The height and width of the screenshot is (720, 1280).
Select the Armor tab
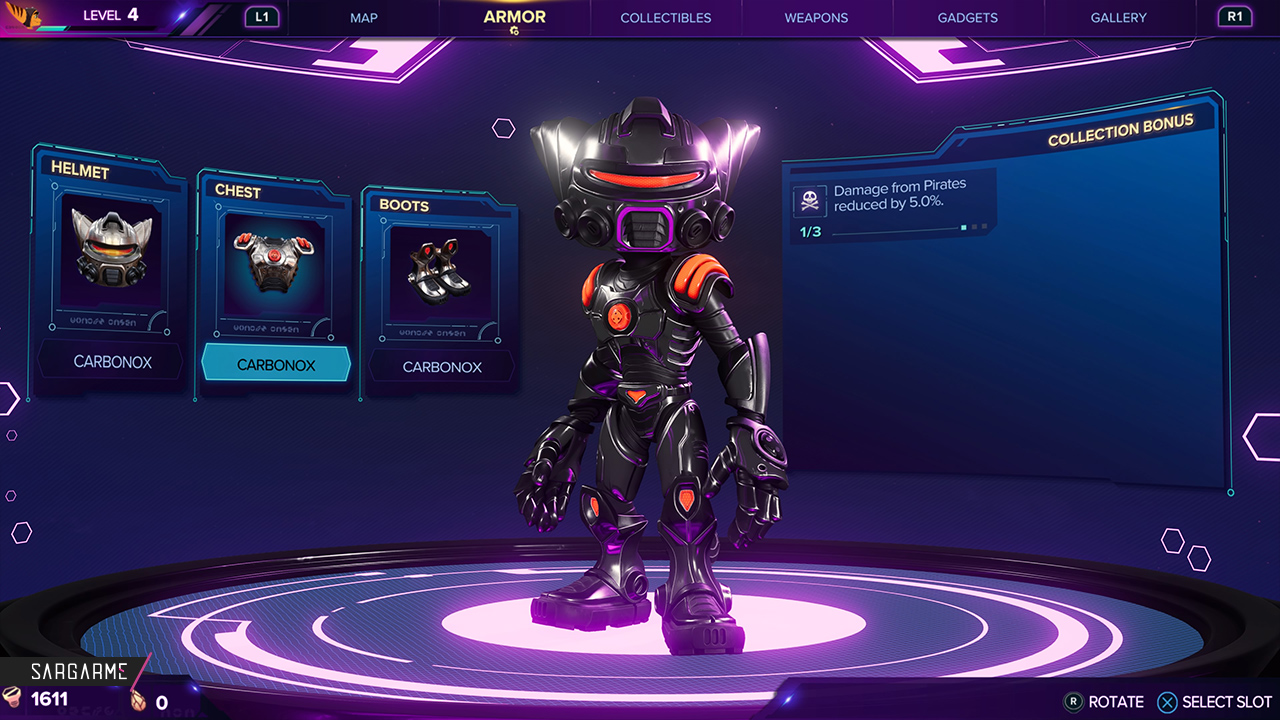(x=514, y=17)
